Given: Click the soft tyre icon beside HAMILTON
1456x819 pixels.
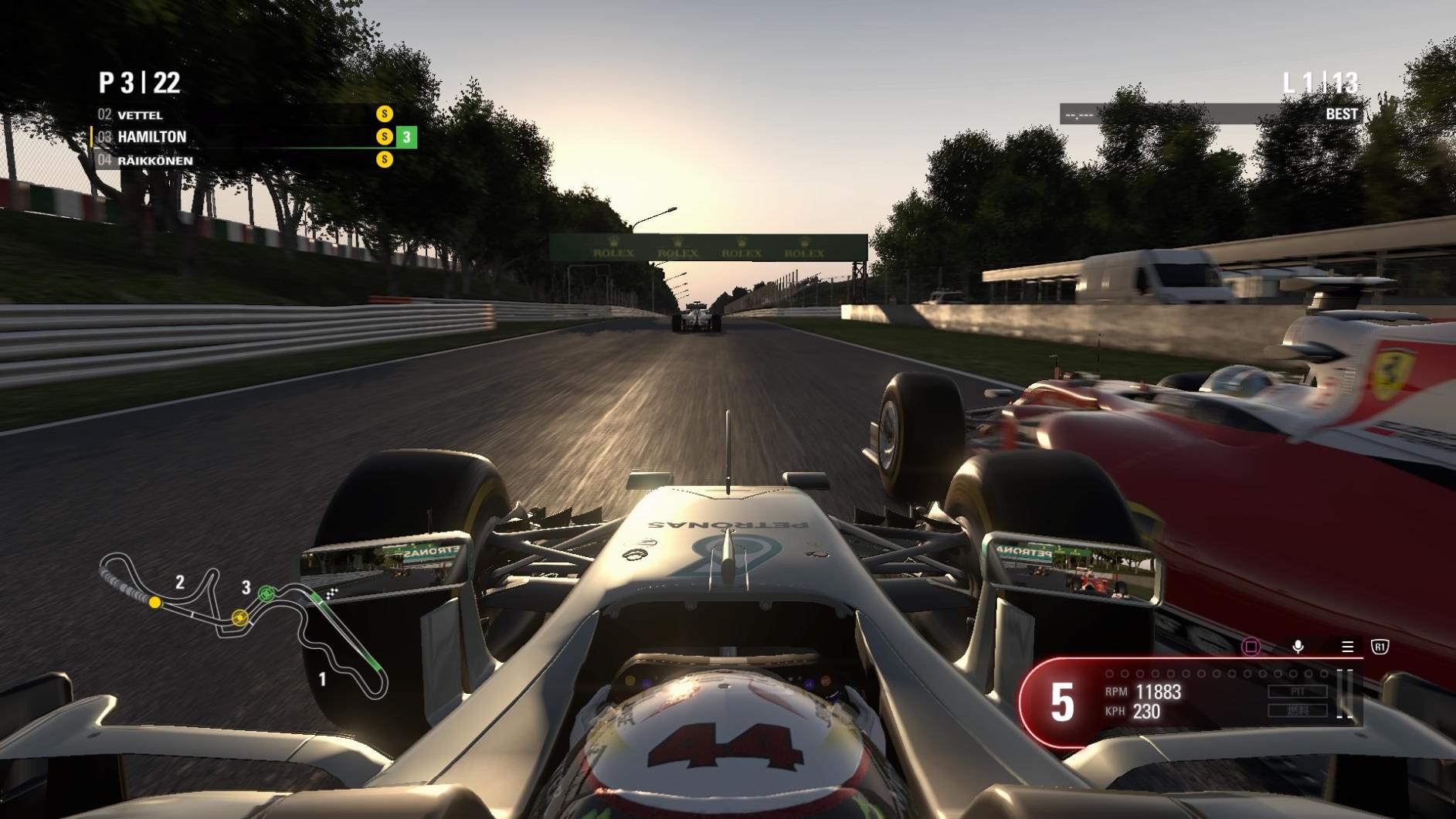Looking at the screenshot, I should (x=384, y=136).
